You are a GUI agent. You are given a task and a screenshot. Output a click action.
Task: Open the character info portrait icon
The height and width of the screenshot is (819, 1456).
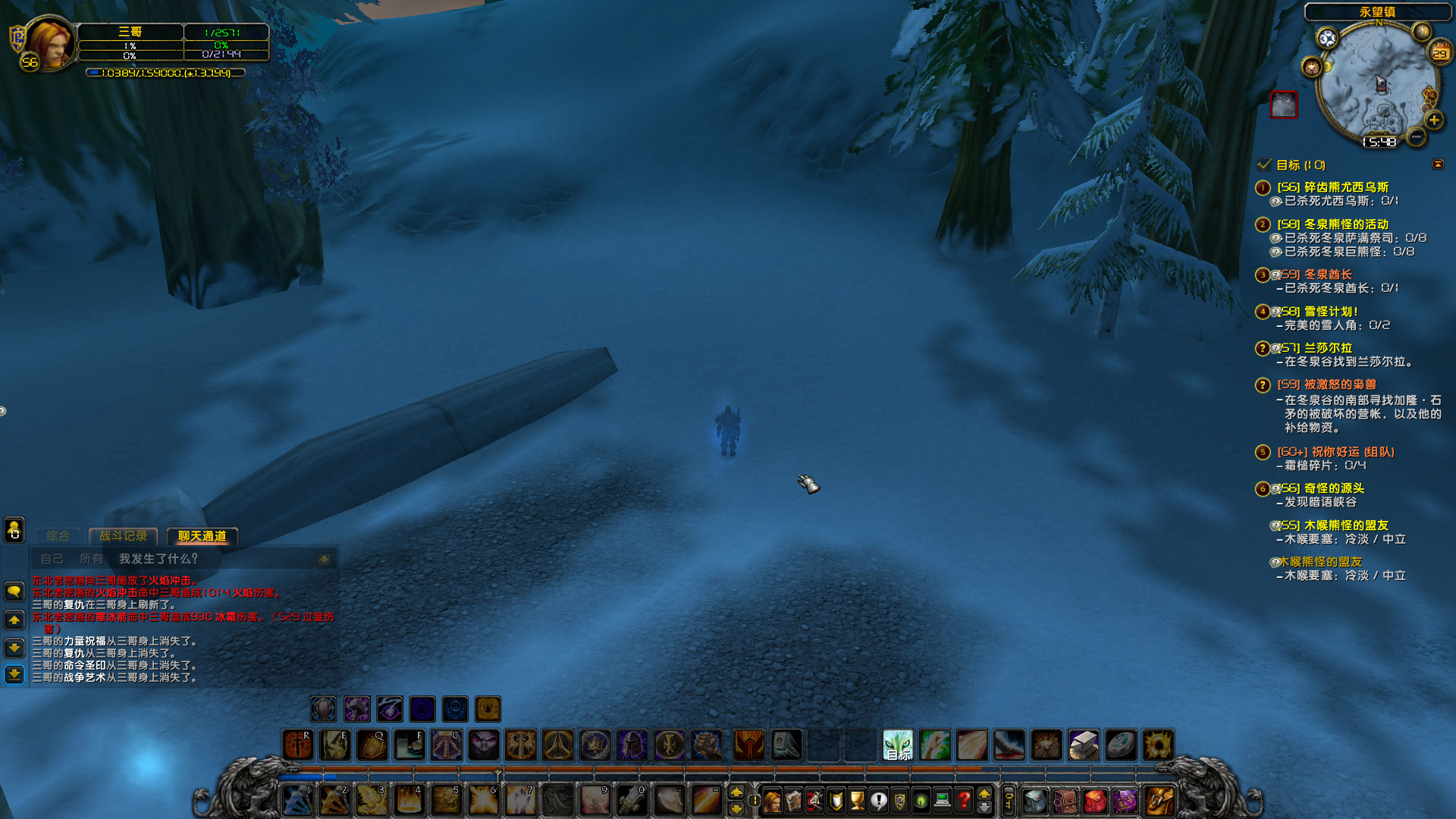pos(772,802)
